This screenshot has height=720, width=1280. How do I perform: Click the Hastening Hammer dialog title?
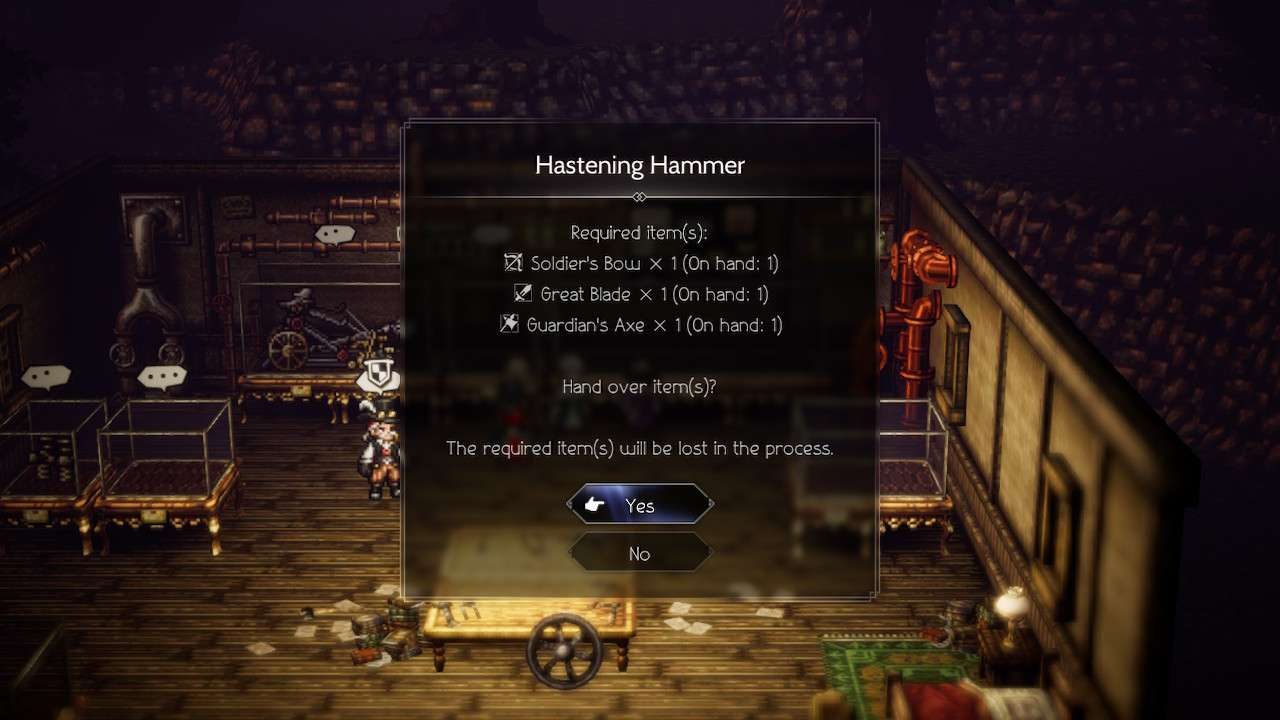click(640, 164)
